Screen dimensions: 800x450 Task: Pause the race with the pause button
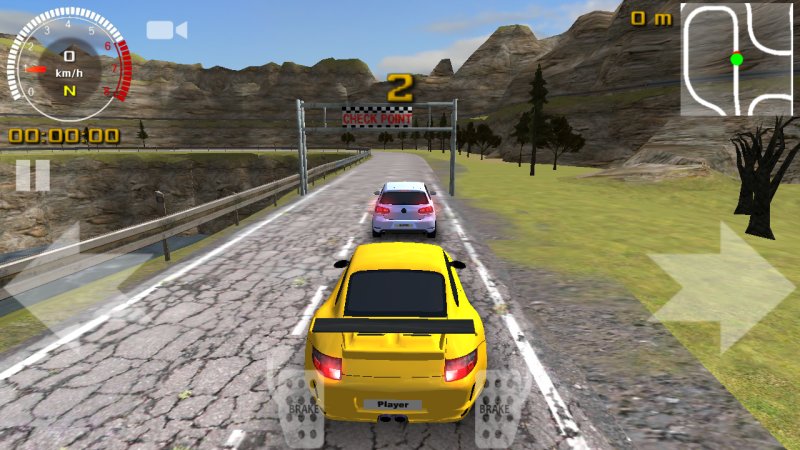click(32, 175)
